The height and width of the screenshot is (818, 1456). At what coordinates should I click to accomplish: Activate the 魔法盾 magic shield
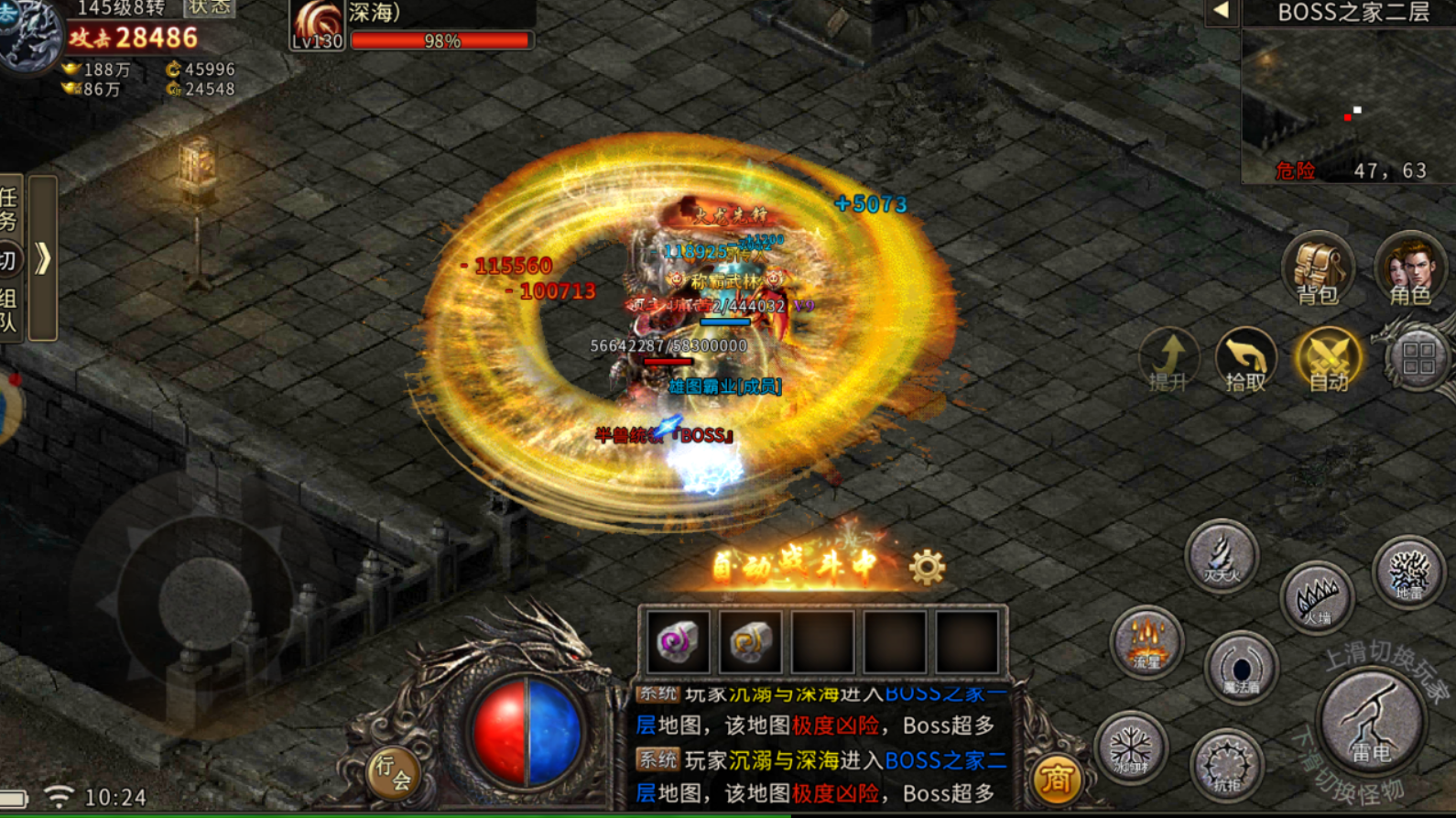1241,669
